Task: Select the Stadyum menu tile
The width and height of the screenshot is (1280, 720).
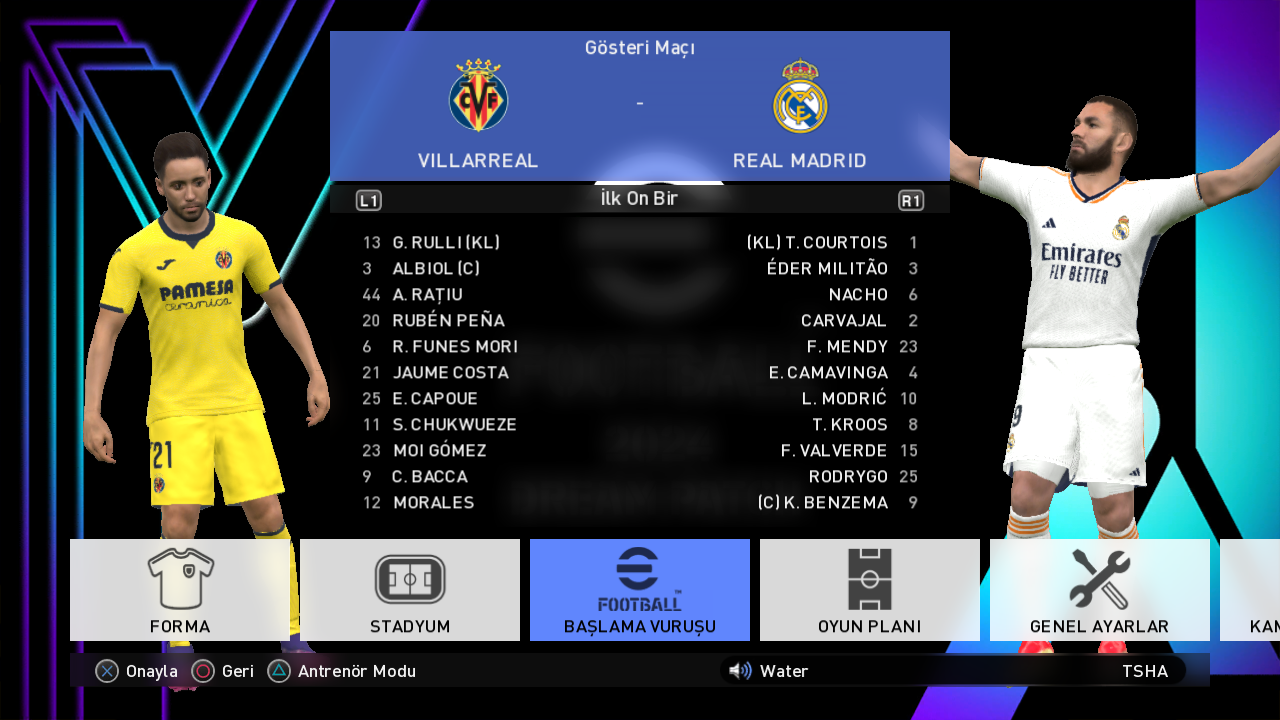Action: coord(410,590)
